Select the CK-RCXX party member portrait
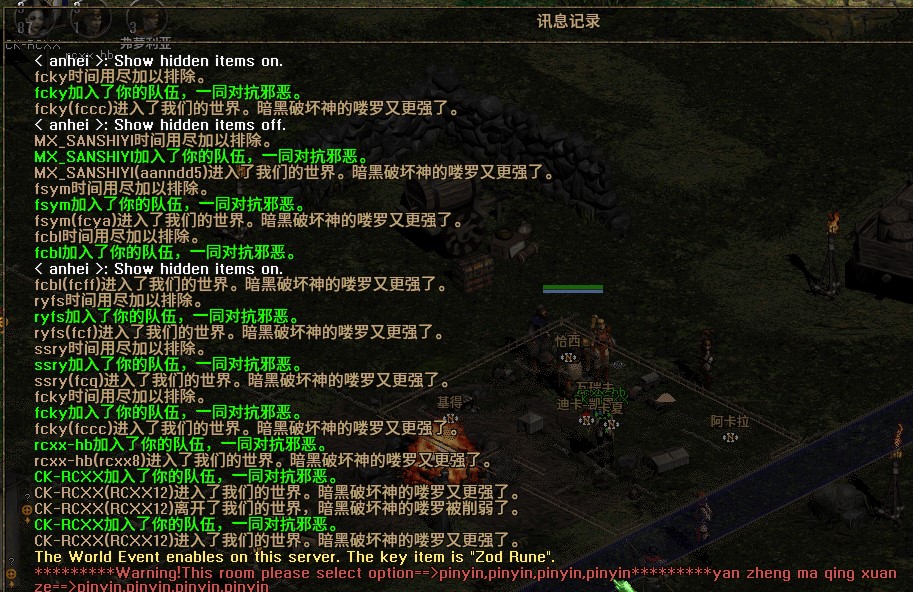The width and height of the screenshot is (913, 592). 32,18
